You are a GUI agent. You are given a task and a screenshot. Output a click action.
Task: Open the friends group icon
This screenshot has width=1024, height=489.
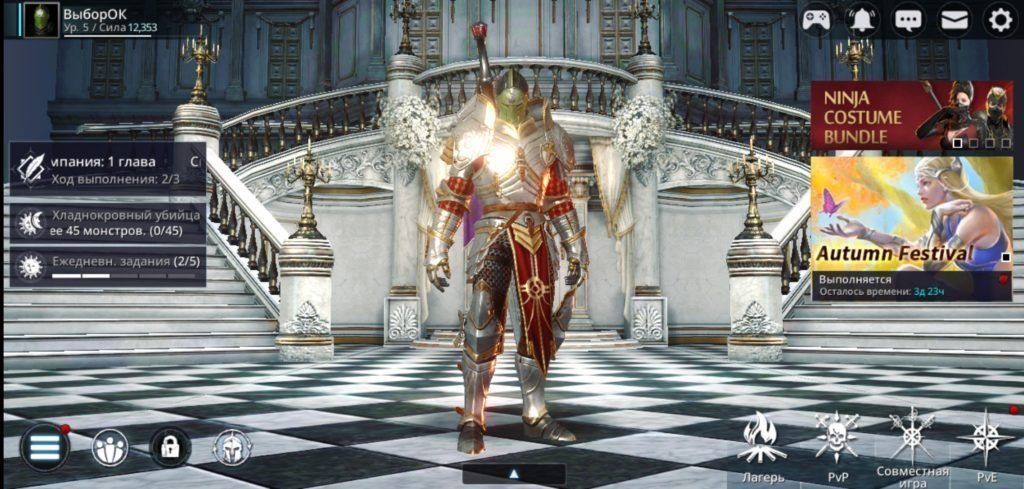click(x=110, y=447)
